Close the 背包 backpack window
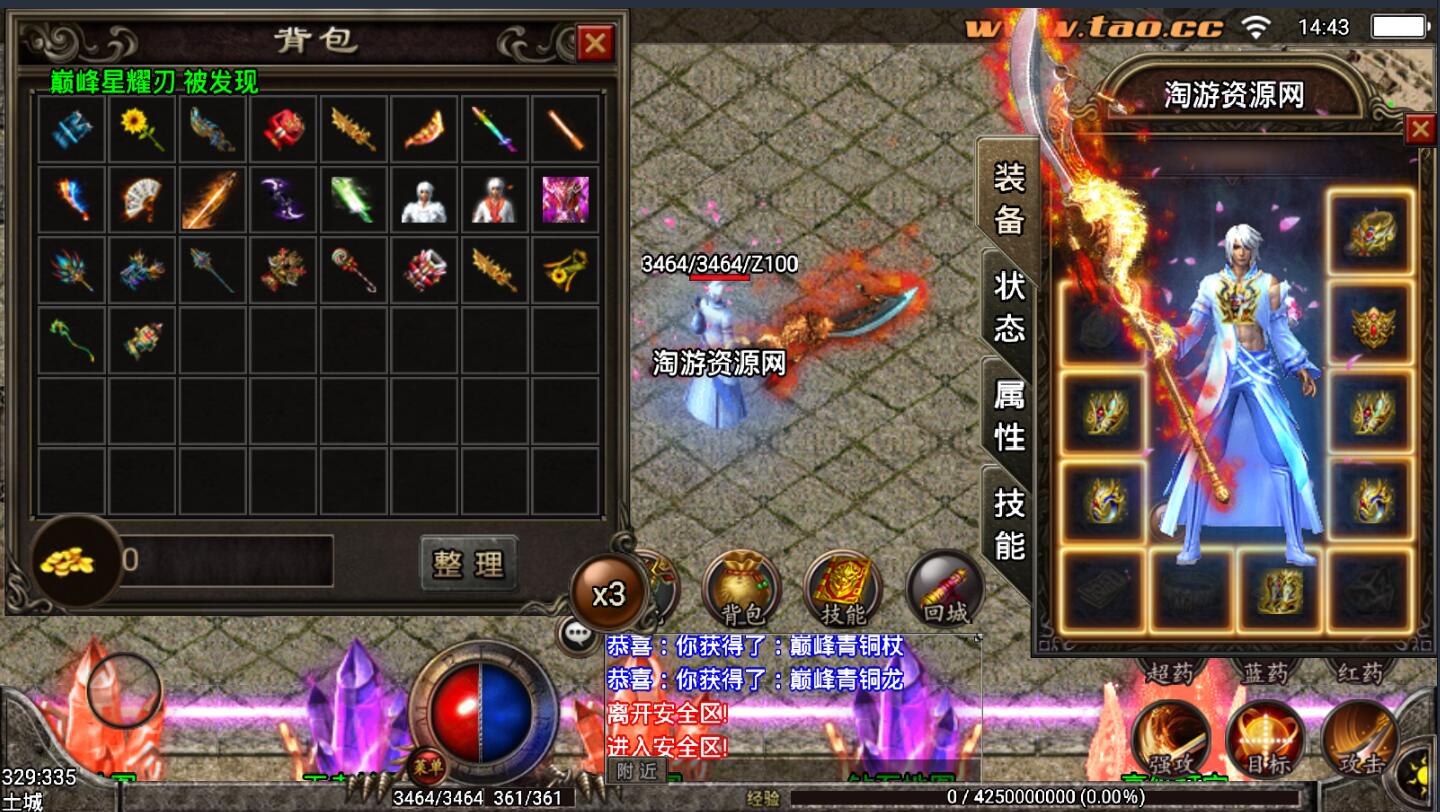Image resolution: width=1440 pixels, height=812 pixels. point(595,42)
